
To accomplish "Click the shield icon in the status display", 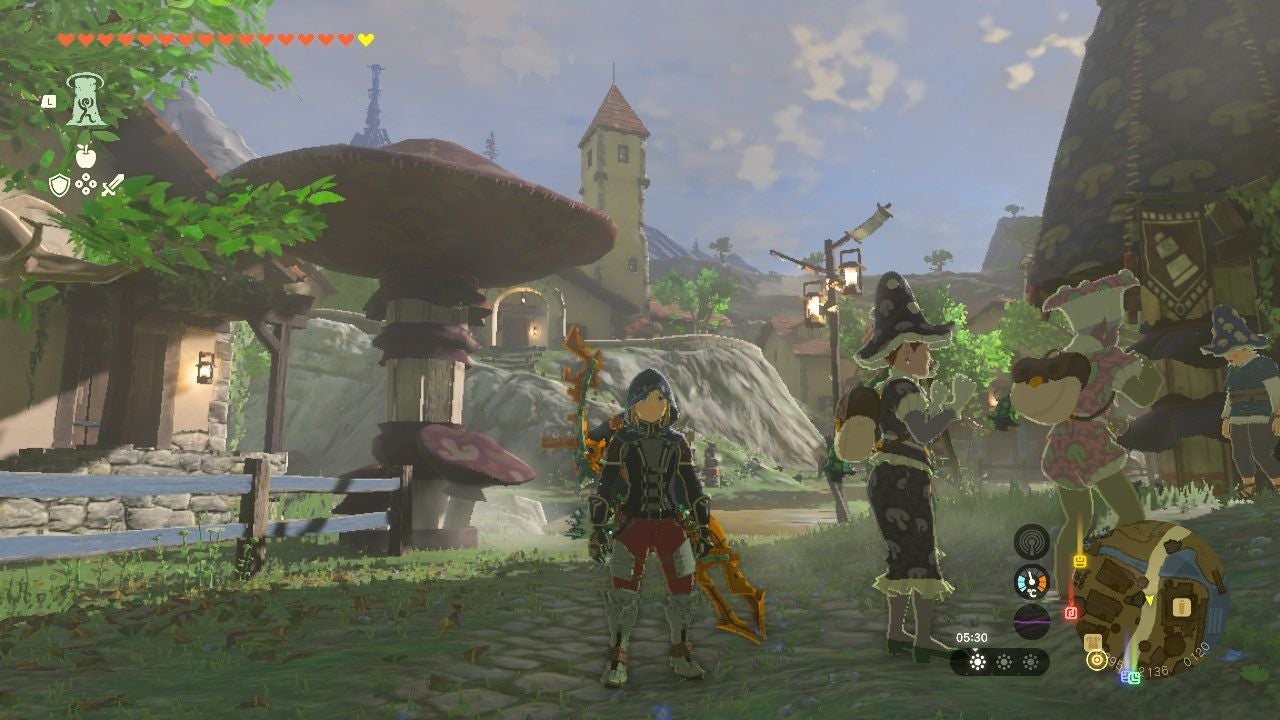I will coord(59,184).
